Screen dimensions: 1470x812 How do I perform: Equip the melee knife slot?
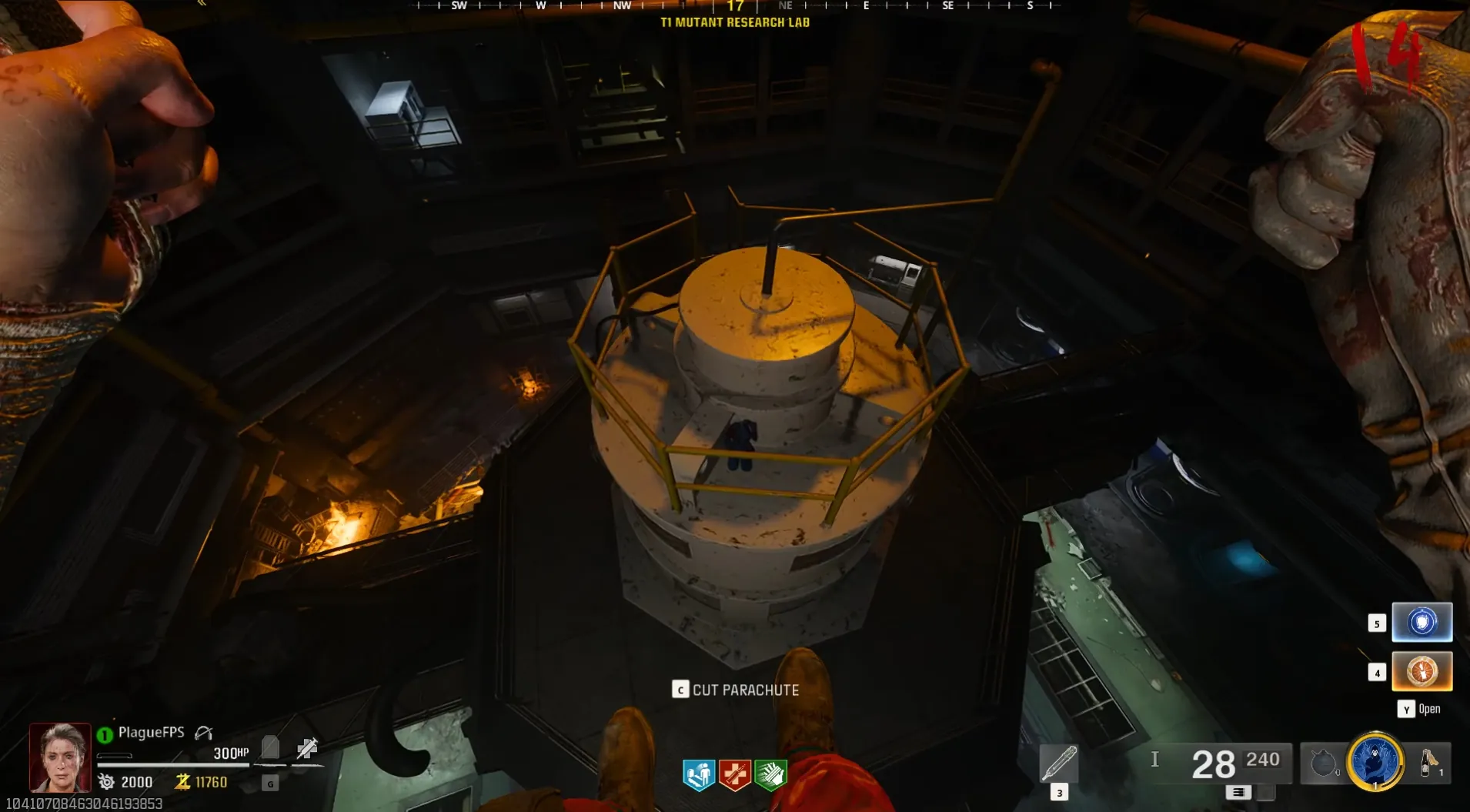click(1058, 764)
